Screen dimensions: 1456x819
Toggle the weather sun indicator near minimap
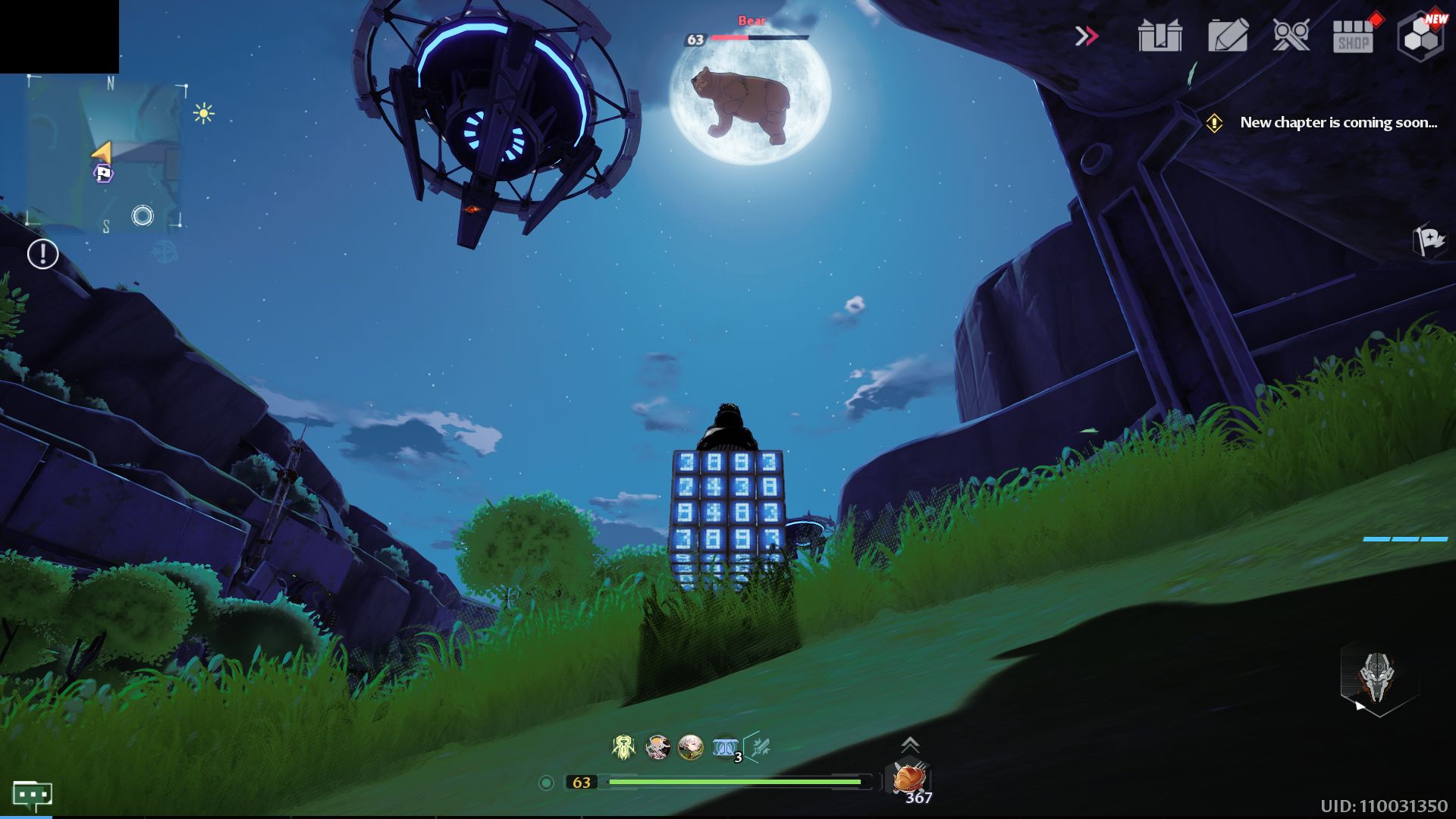click(x=205, y=112)
